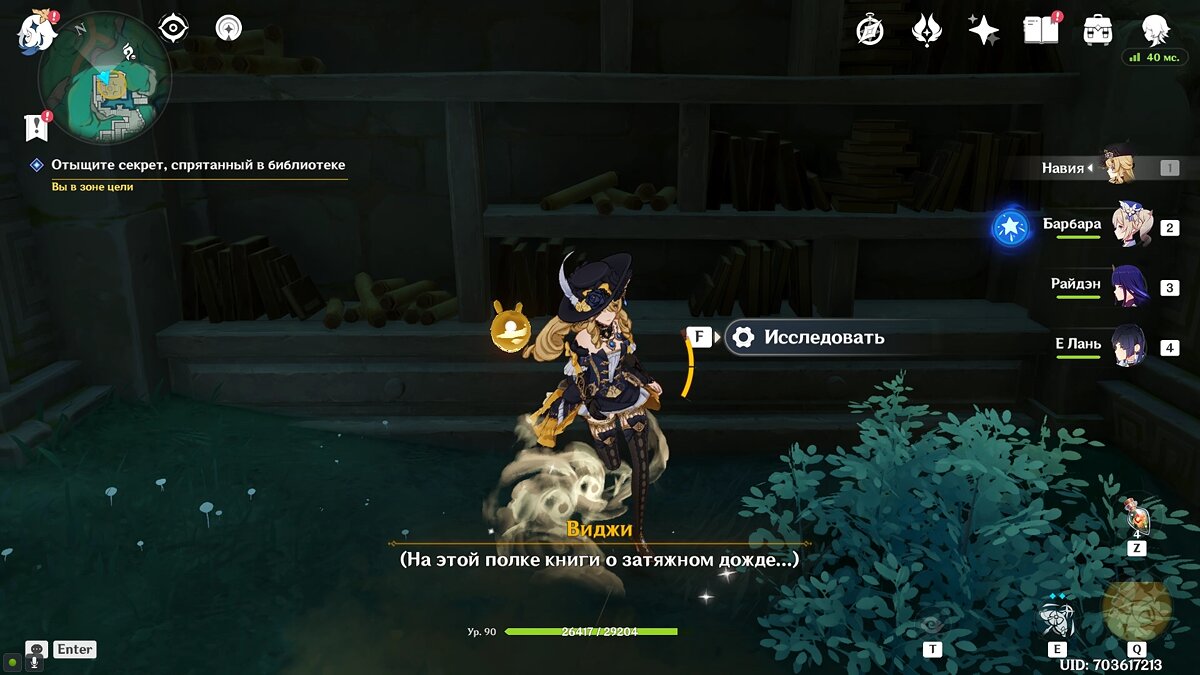This screenshot has width=1200, height=675.
Task: Open the four-point star wish icon
Action: pyautogui.click(x=983, y=30)
